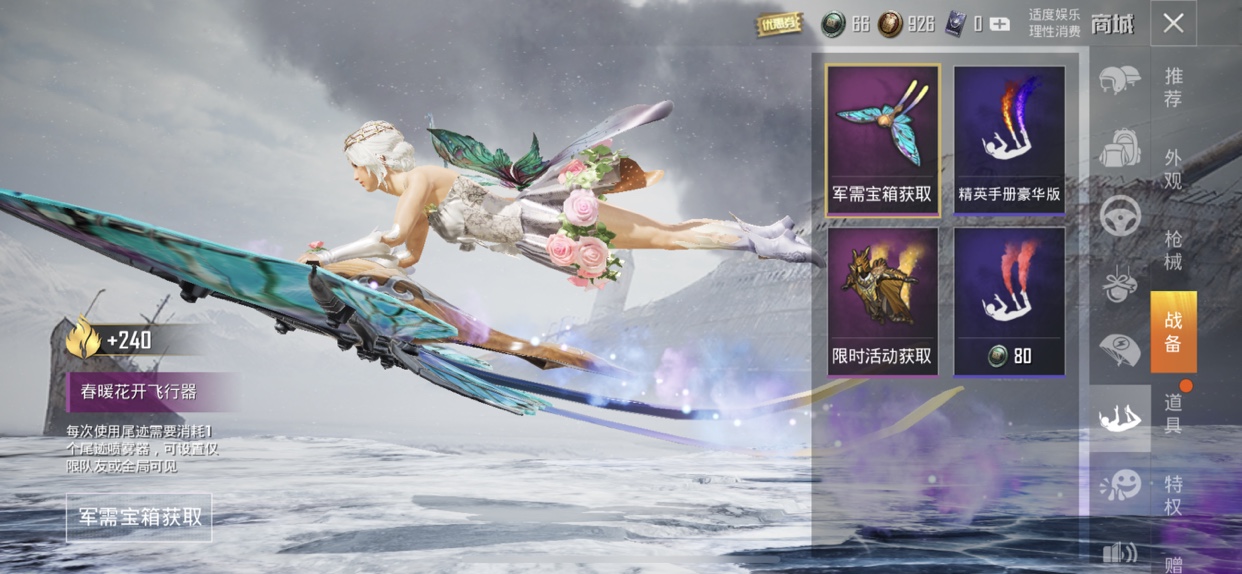Open the 外观 category tab
Screen dimensions: 1242x574
(x=1173, y=169)
